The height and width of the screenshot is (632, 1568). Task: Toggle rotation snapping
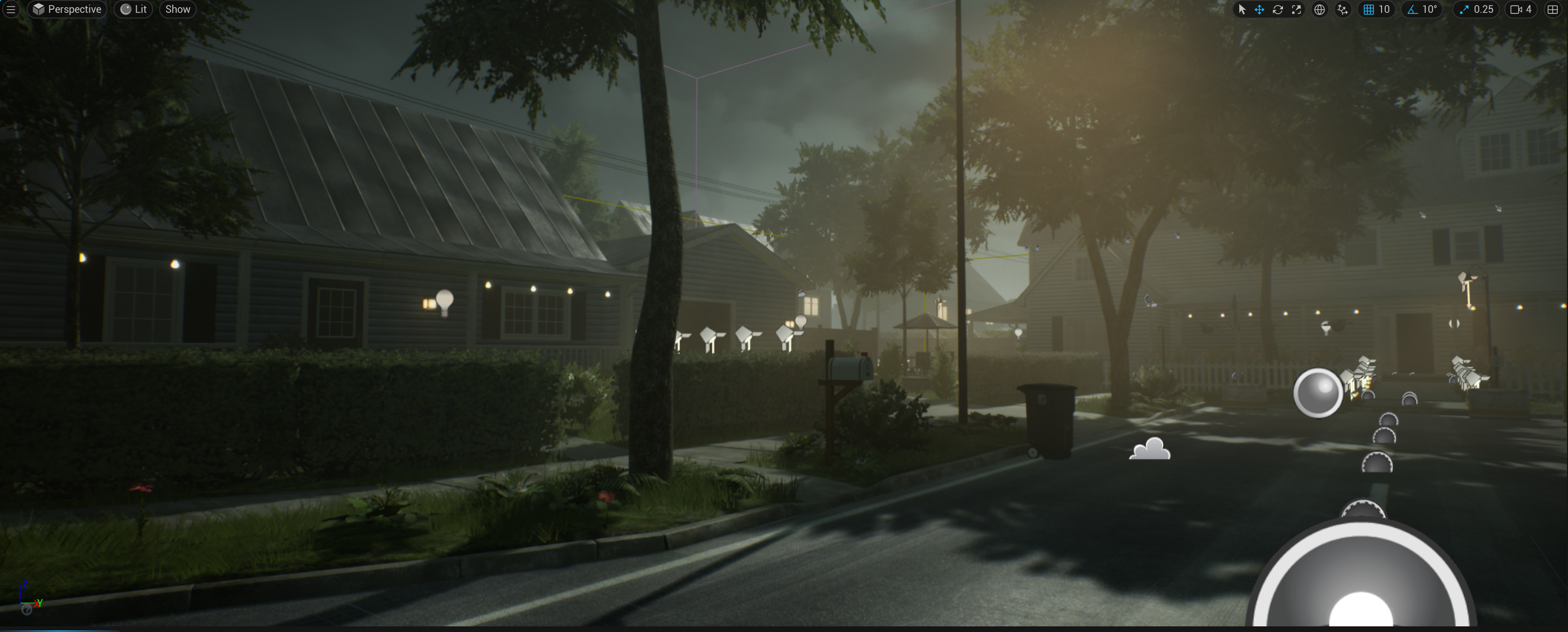[x=1412, y=9]
